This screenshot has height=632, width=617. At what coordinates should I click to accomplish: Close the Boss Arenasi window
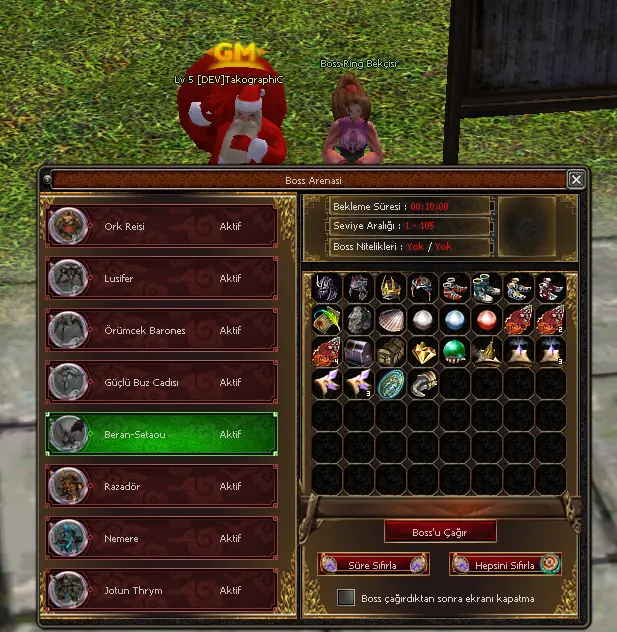576,180
